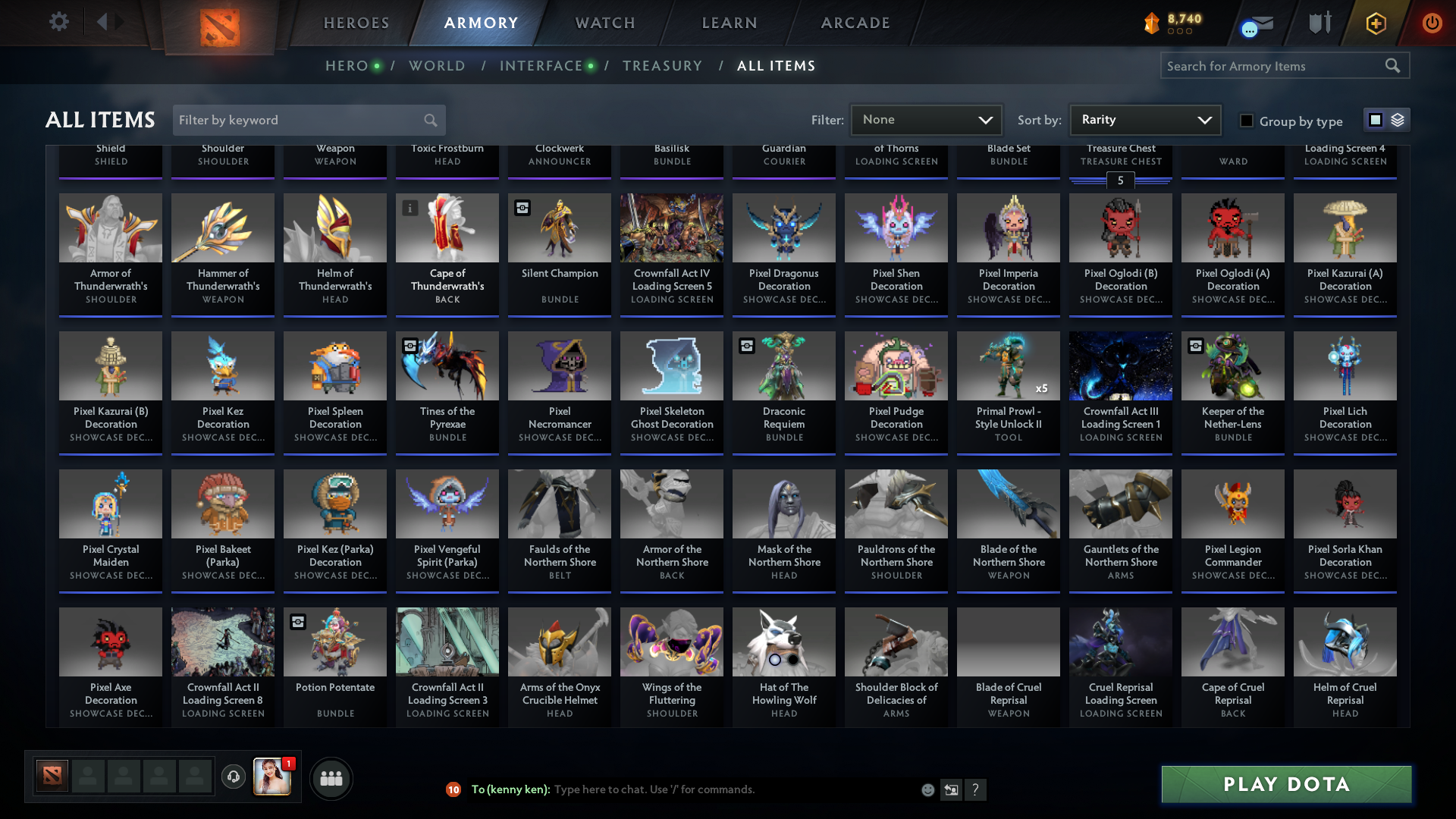The height and width of the screenshot is (819, 1456).
Task: Switch to the WATCH tab
Action: [x=603, y=23]
